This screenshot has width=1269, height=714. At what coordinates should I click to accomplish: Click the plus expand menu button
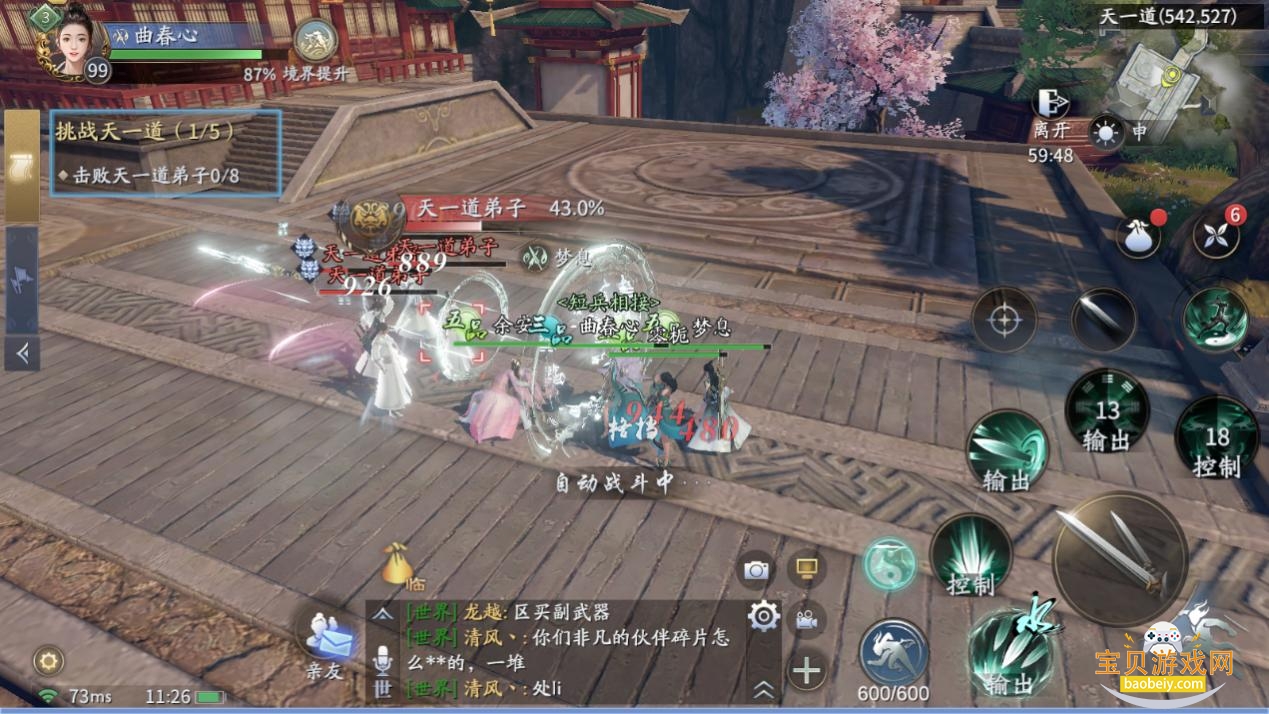[x=806, y=670]
